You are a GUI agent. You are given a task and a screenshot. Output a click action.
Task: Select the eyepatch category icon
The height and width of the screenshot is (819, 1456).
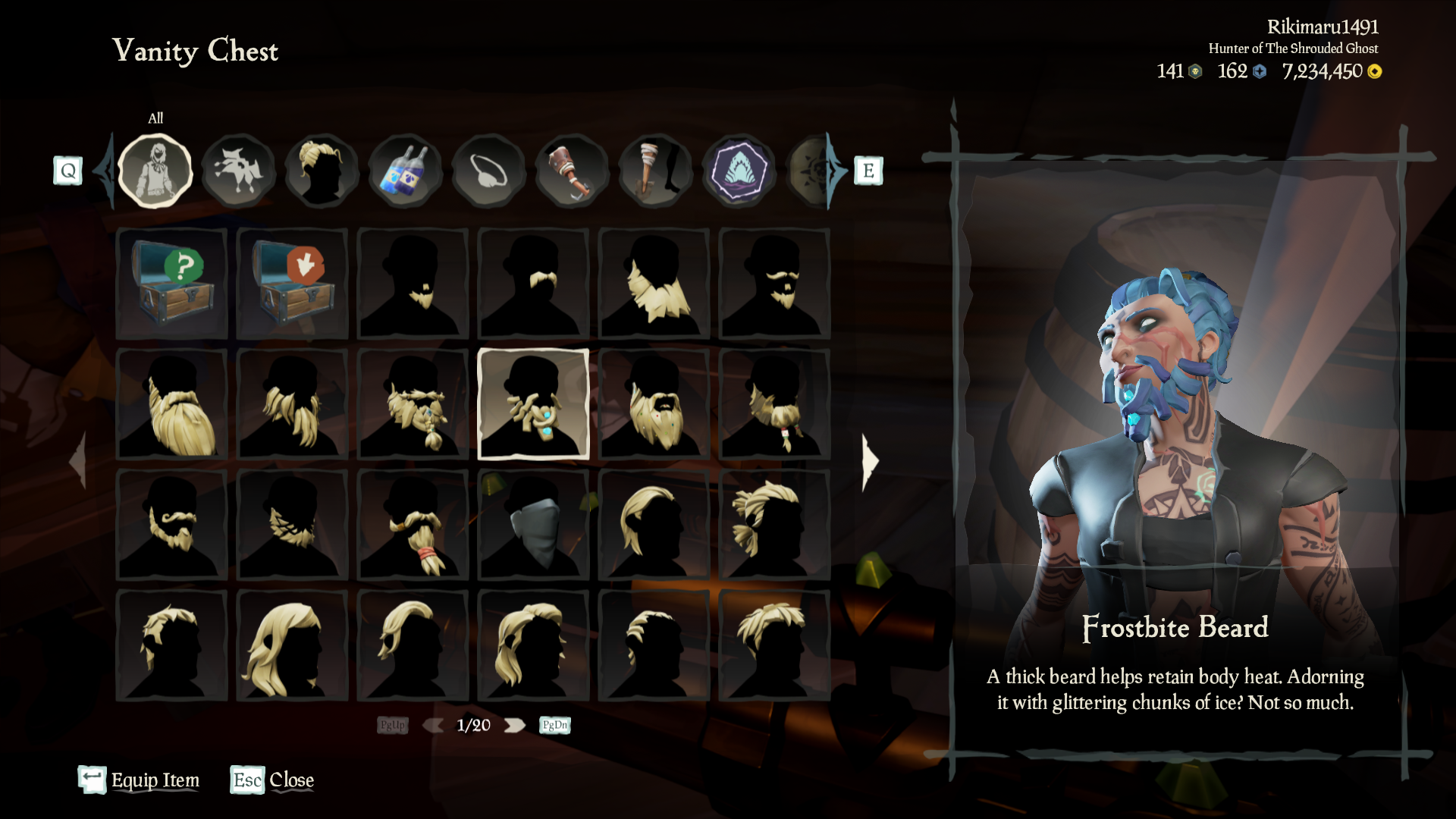(489, 171)
